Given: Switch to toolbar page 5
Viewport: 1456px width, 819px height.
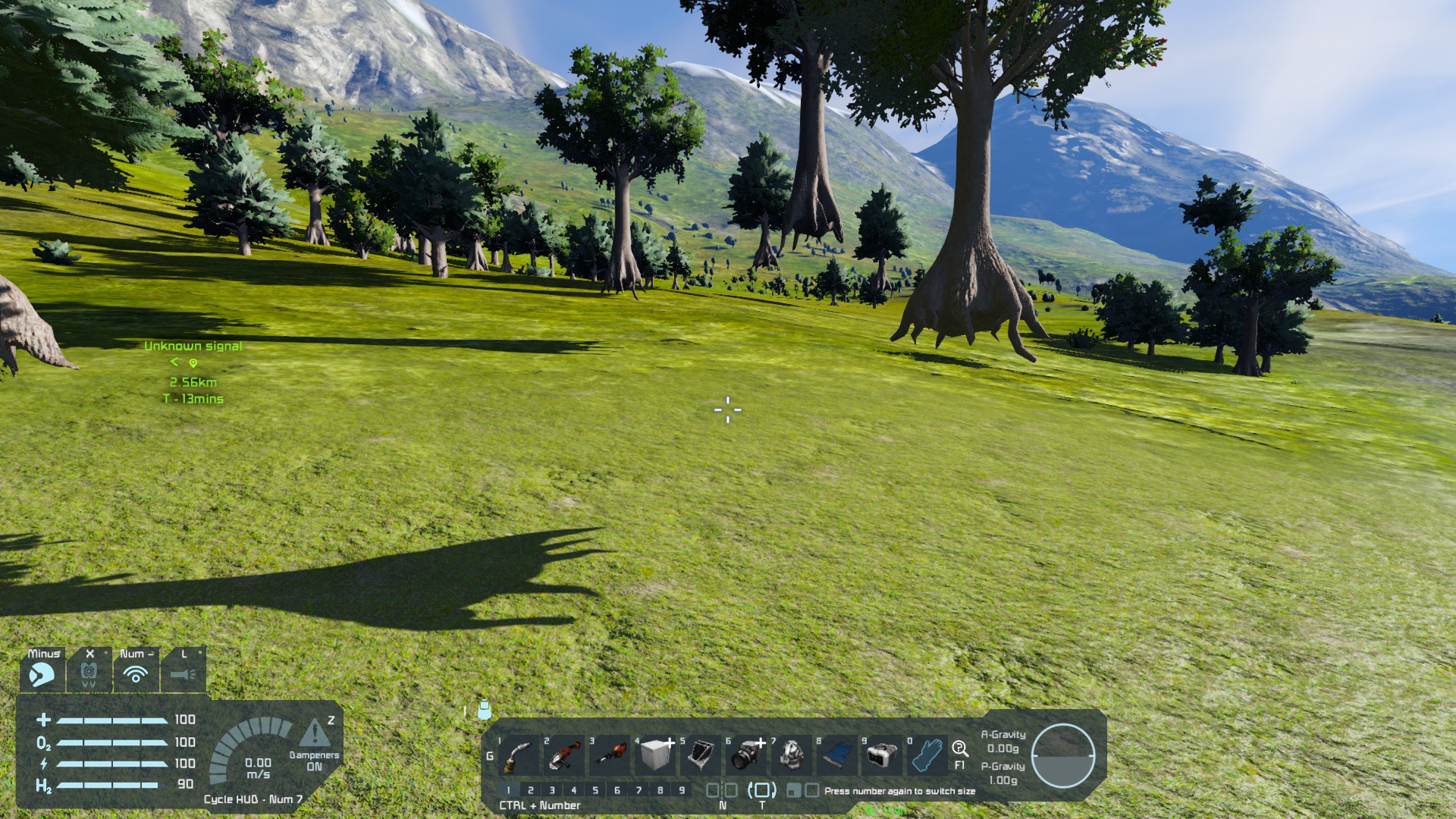Looking at the screenshot, I should (595, 790).
